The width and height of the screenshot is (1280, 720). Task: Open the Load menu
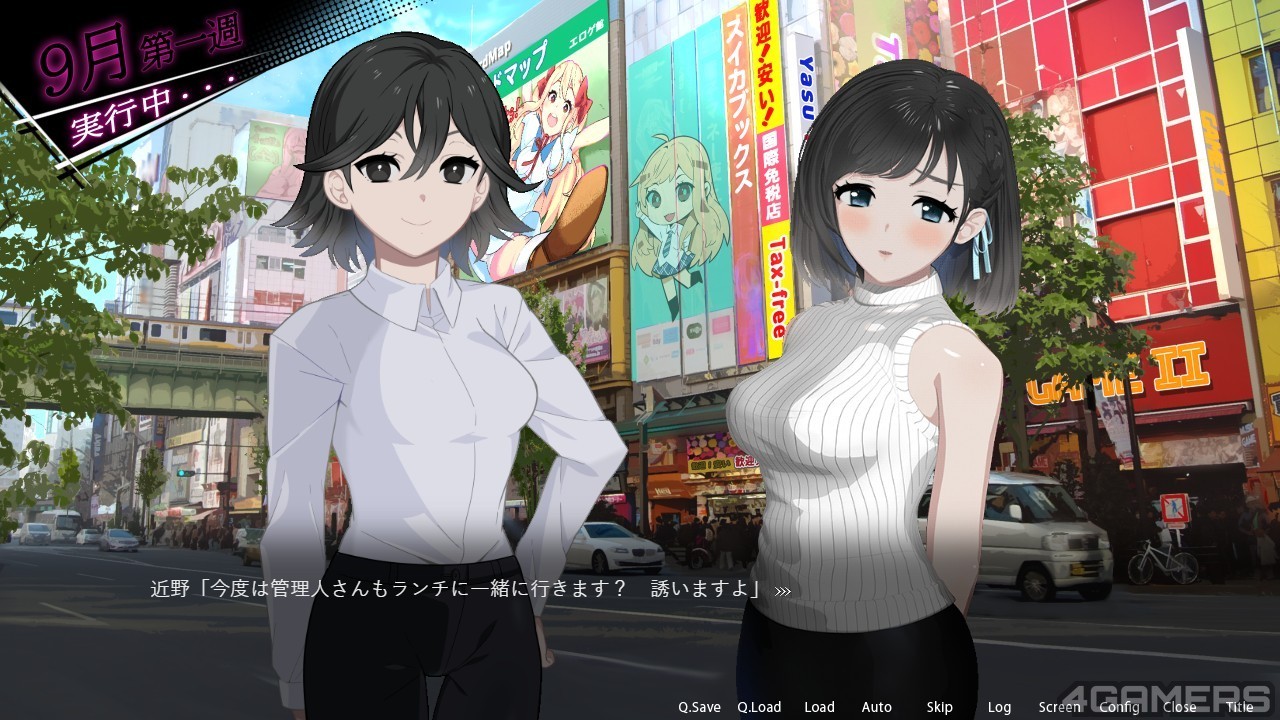(x=819, y=707)
